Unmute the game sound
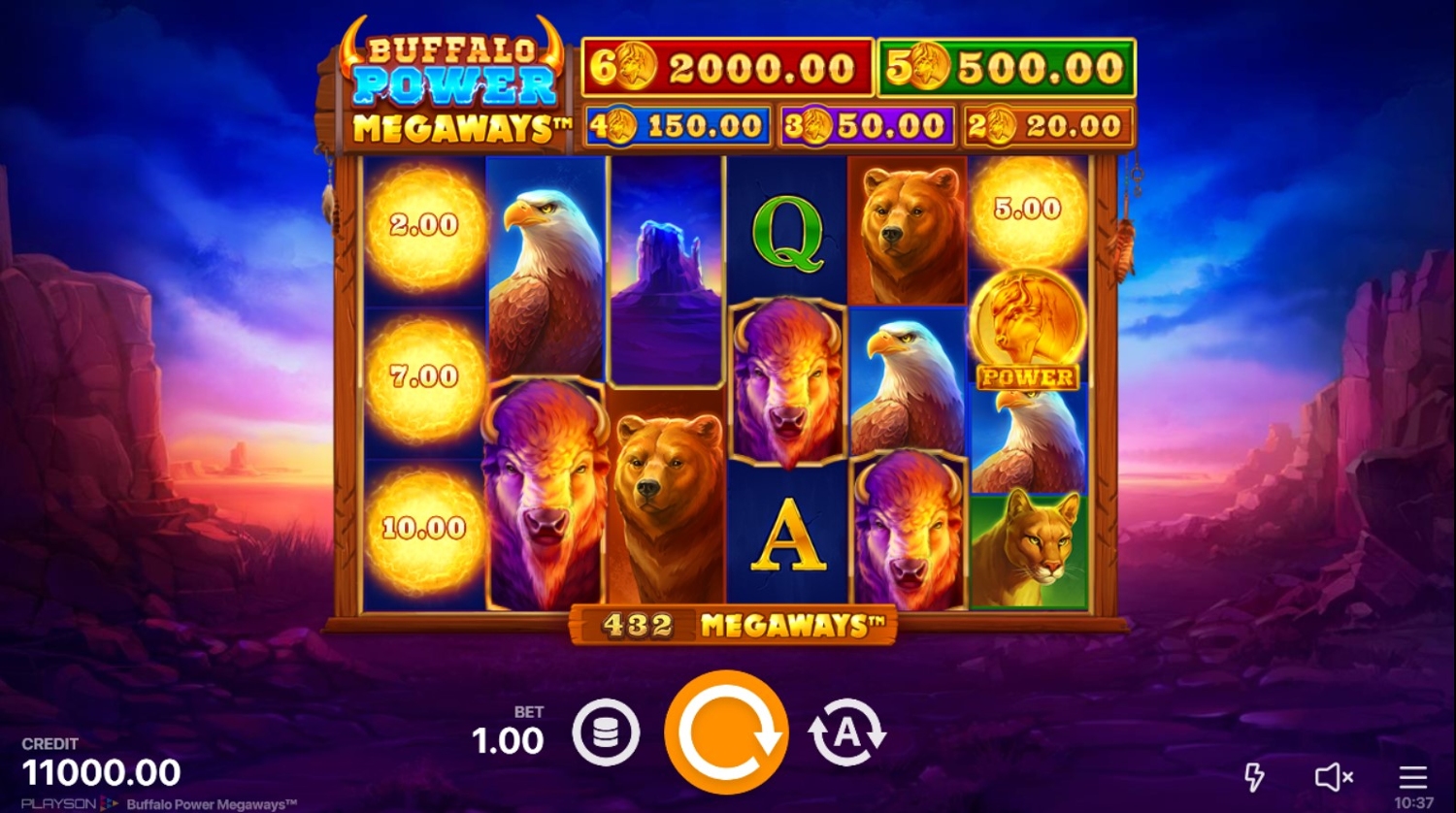 click(1334, 776)
